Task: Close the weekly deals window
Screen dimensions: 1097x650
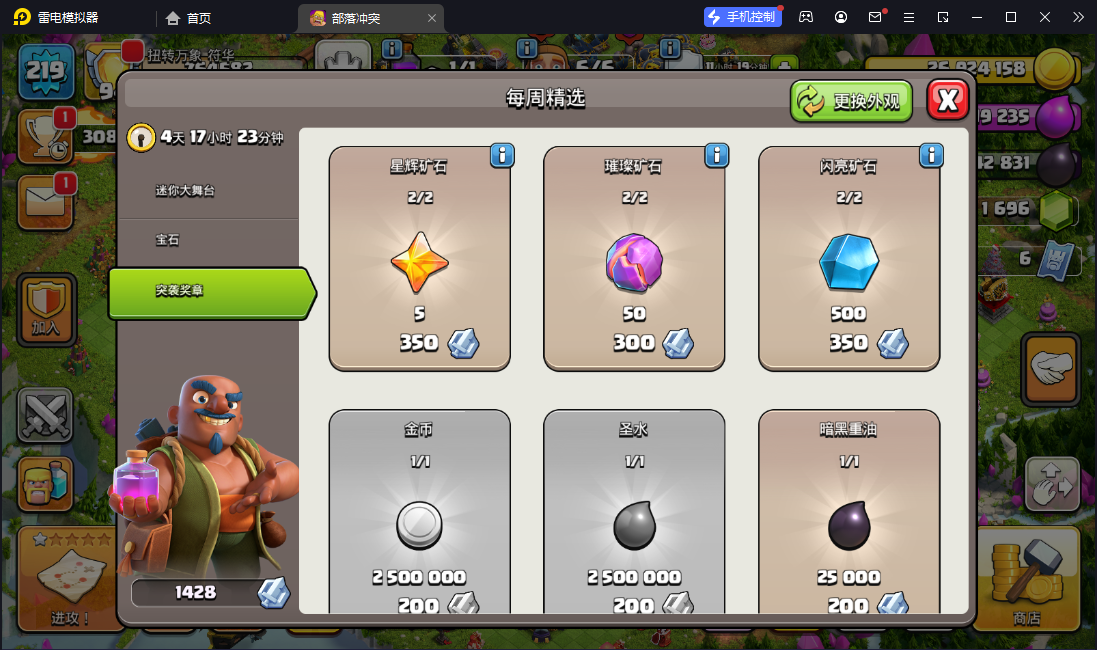Action: [x=948, y=100]
